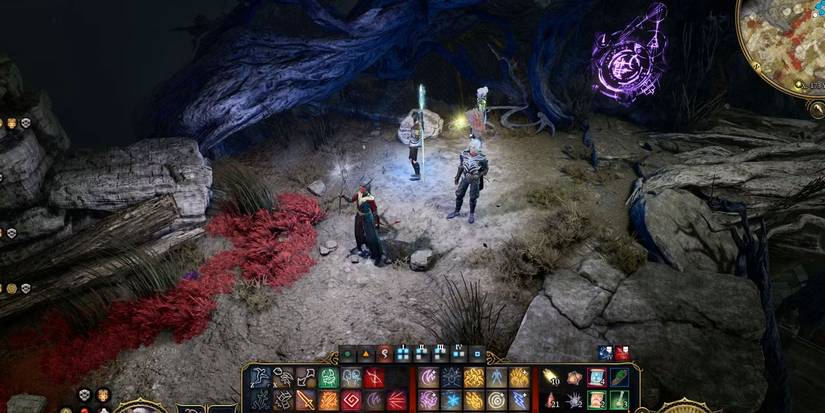Select the orange sword attack ability
This screenshot has height=413, width=825.
point(305,400)
